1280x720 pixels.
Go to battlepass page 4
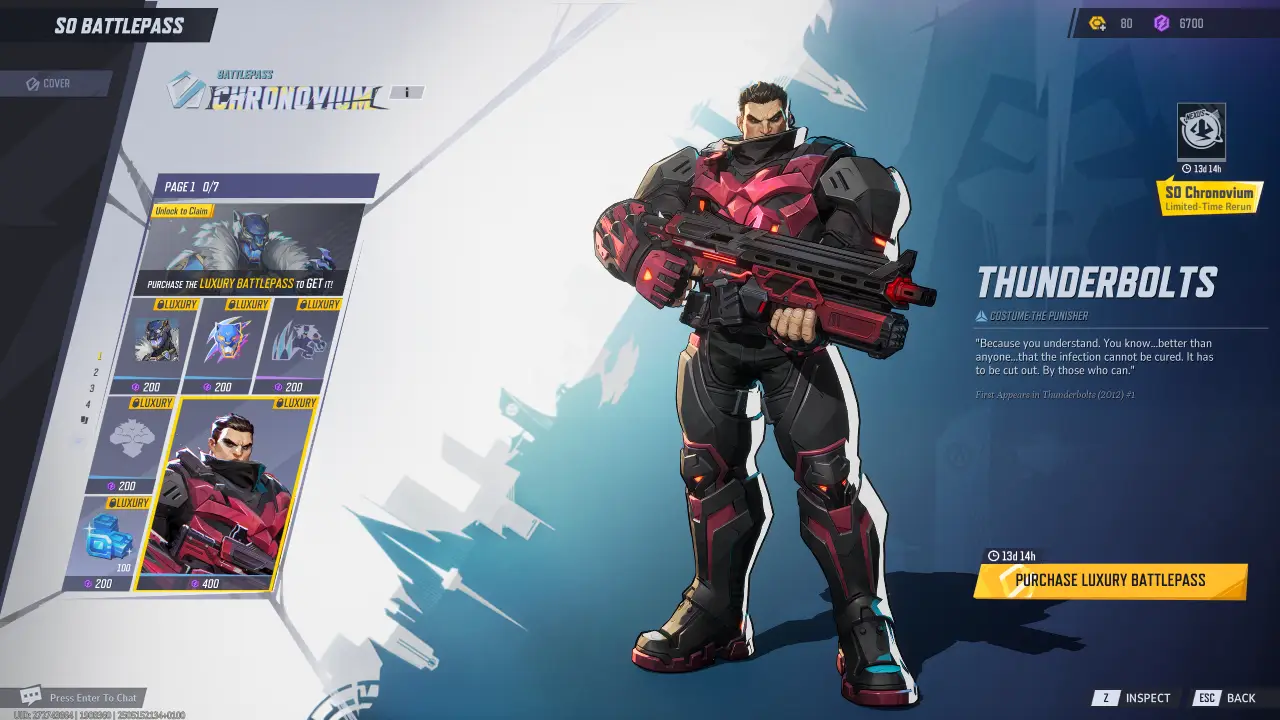point(88,404)
